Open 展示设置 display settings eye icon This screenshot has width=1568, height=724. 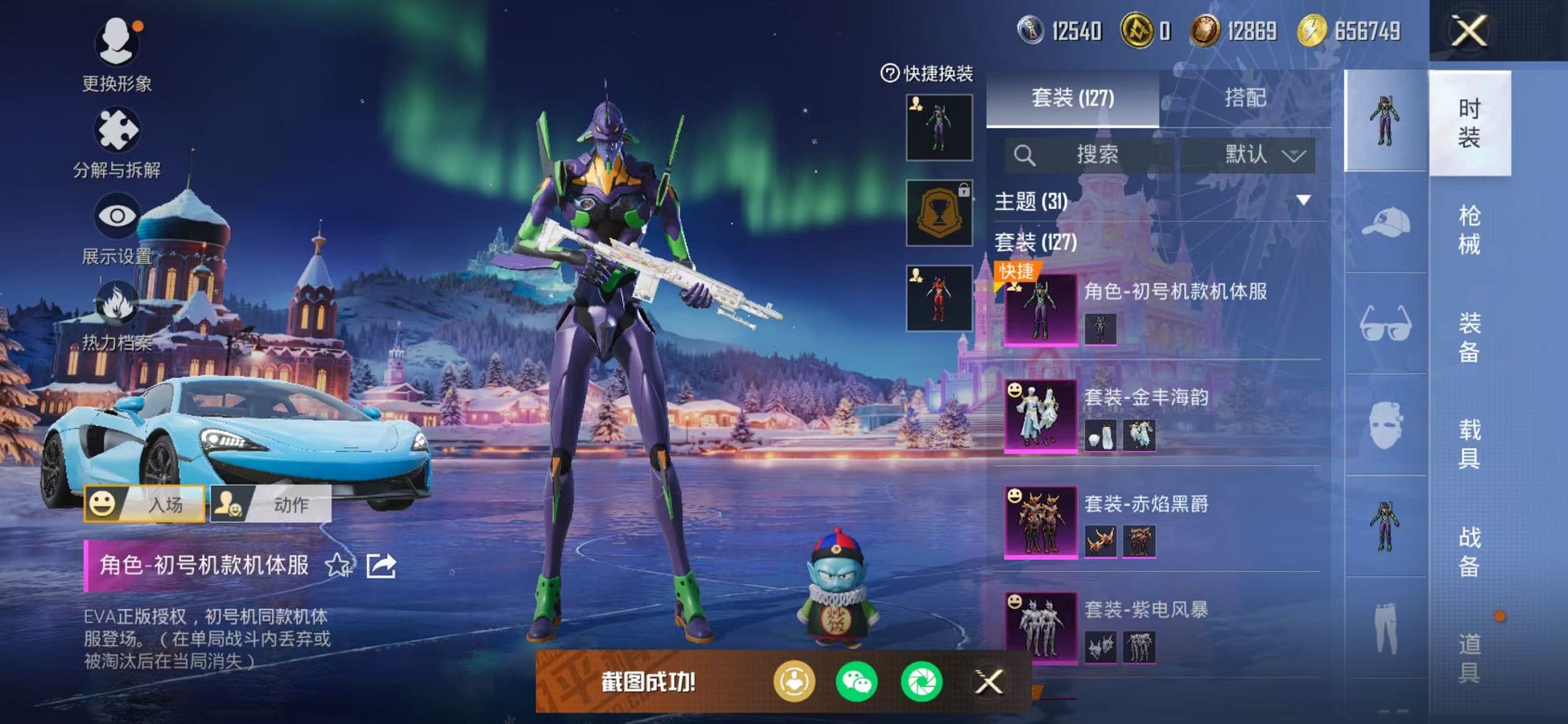(117, 214)
